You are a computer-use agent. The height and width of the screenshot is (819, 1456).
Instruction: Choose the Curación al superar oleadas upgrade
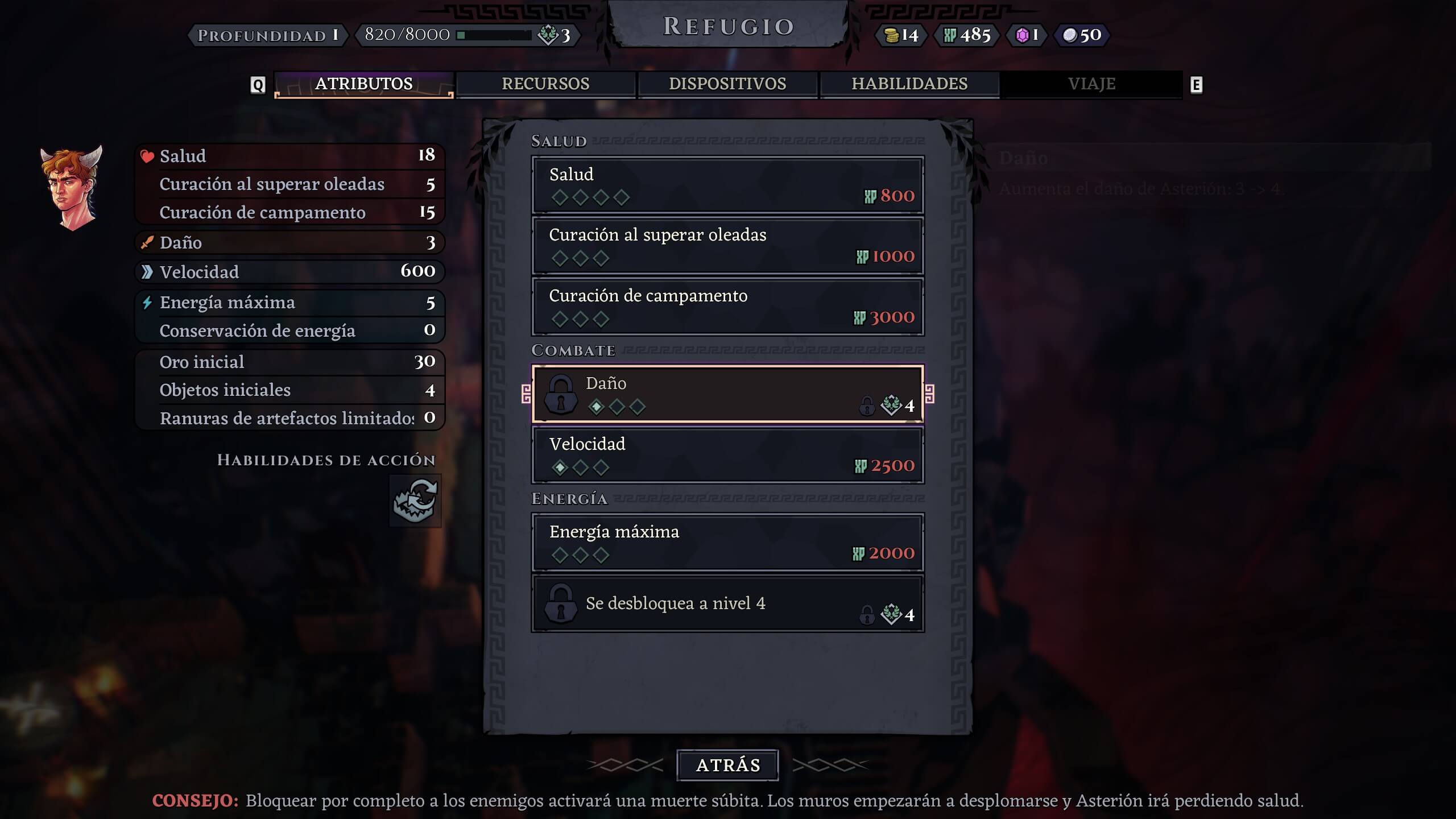tap(727, 246)
